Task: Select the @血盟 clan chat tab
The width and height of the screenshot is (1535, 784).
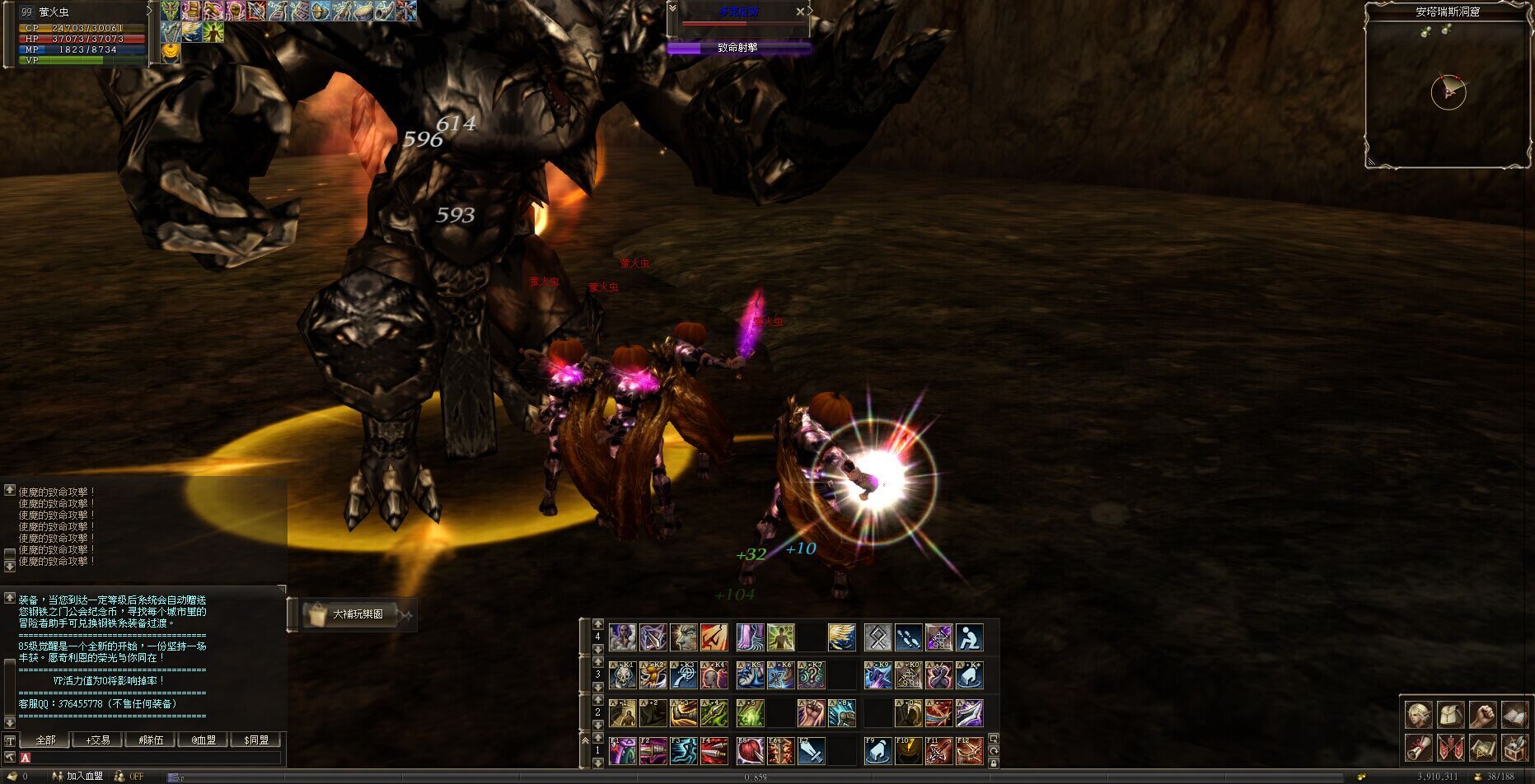Action: [x=204, y=740]
